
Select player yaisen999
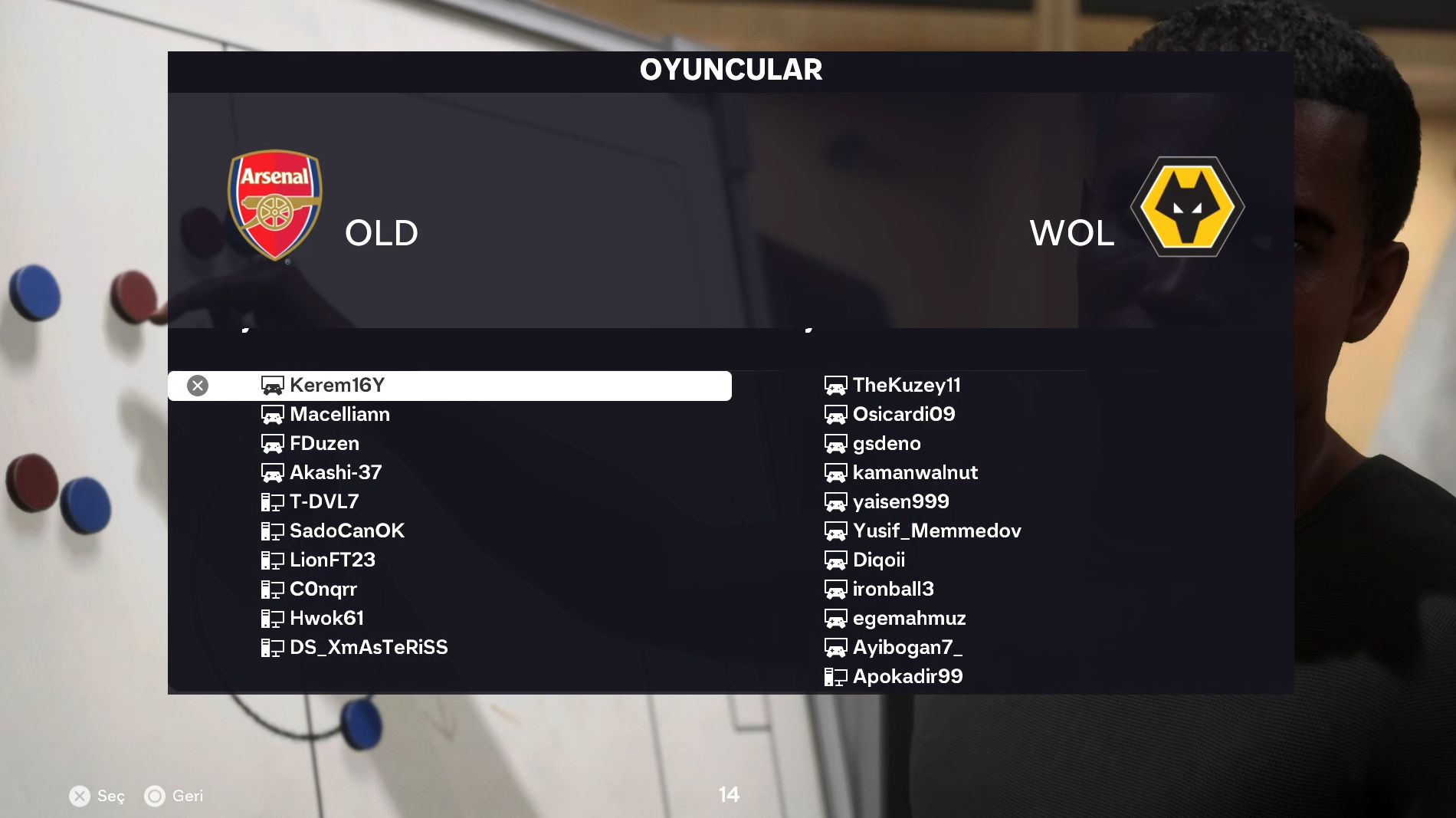900,501
